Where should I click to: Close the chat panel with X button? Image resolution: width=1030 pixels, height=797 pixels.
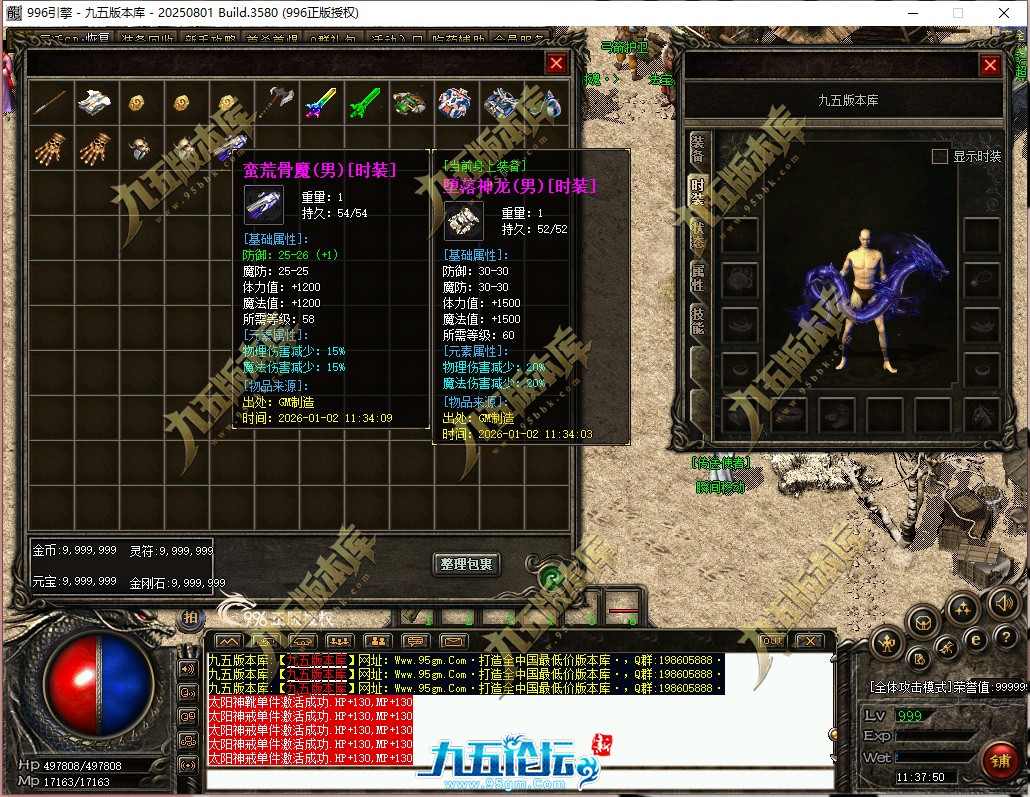point(809,641)
